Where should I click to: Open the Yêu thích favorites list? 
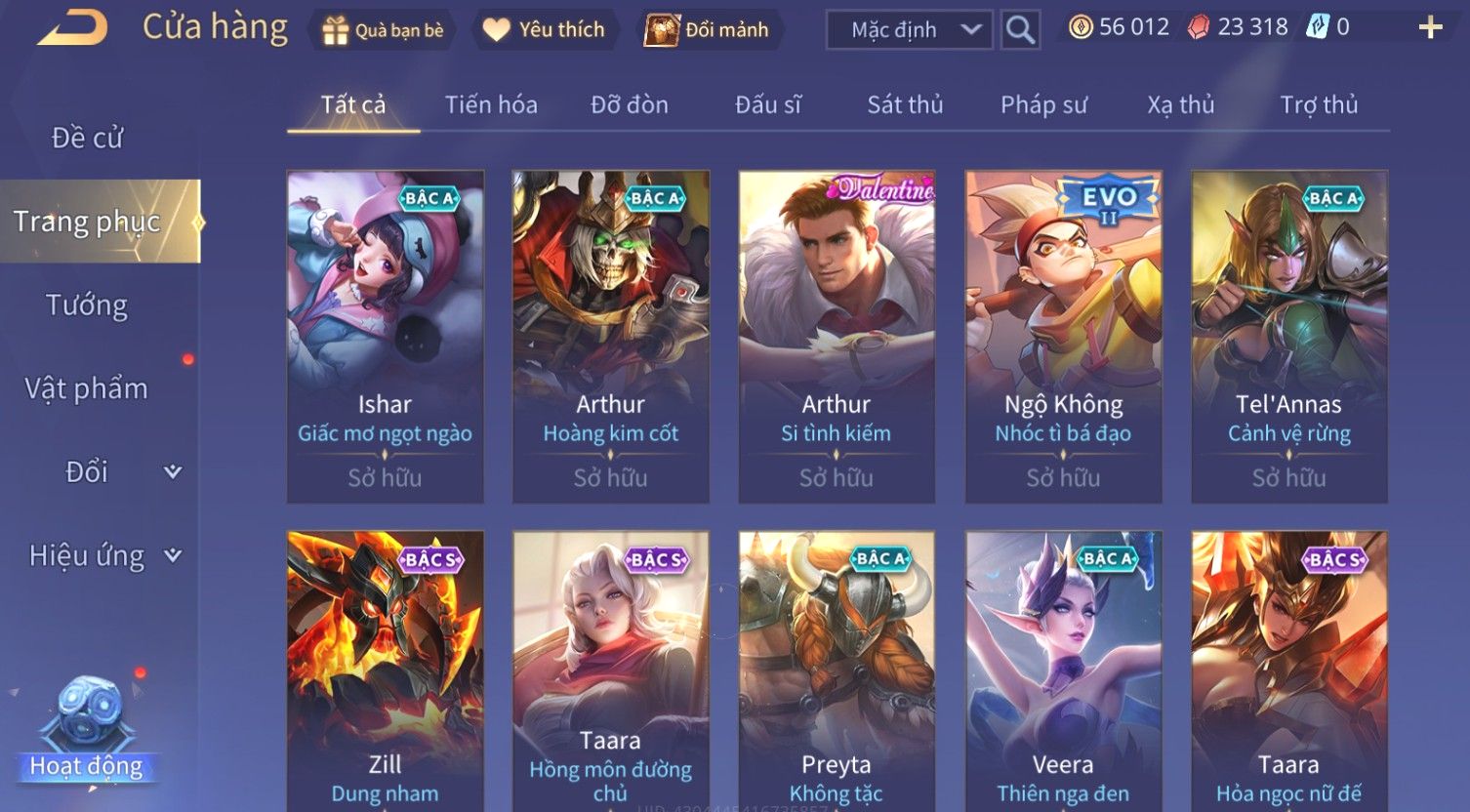(x=545, y=30)
